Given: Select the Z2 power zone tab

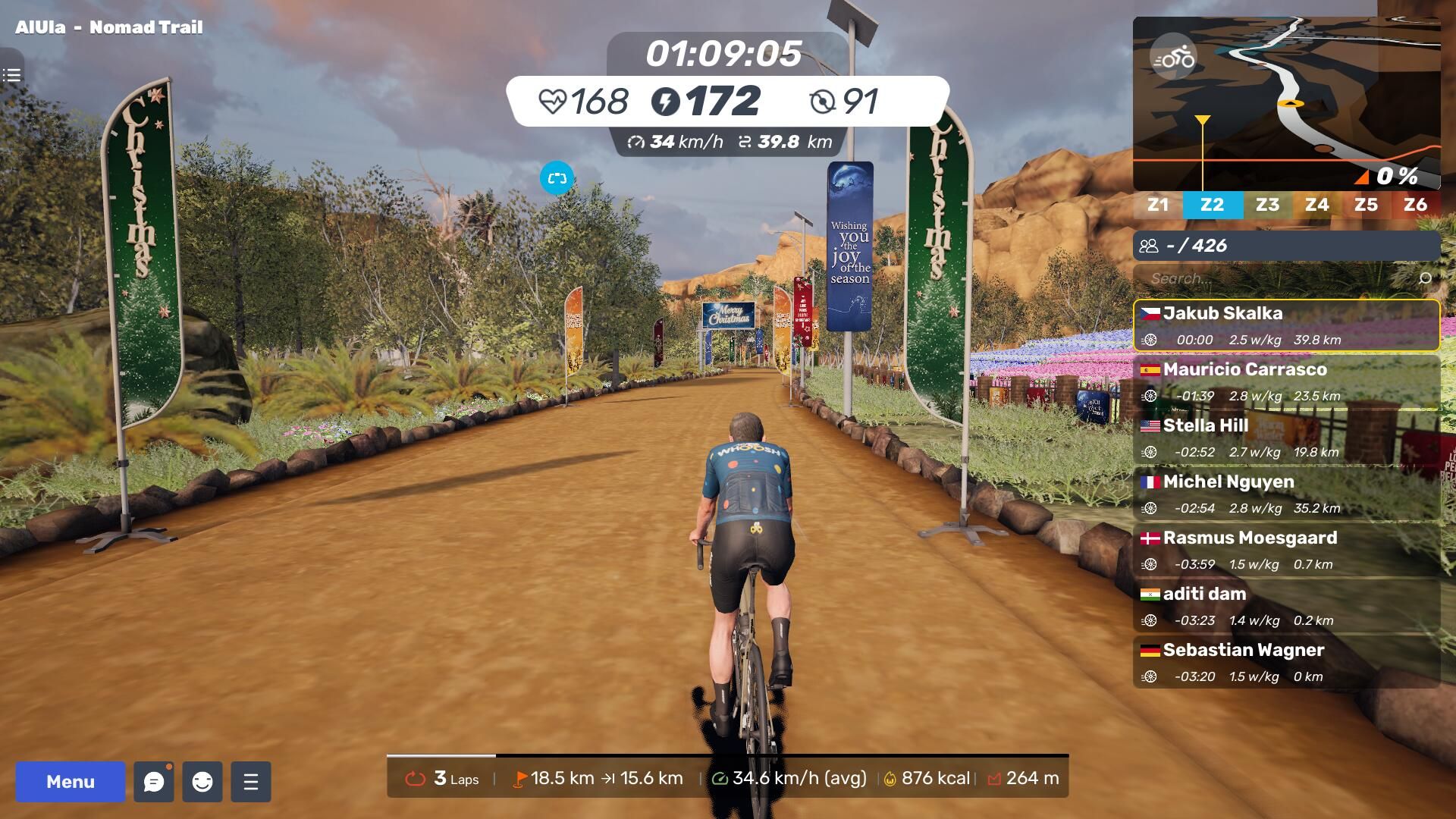Looking at the screenshot, I should coord(1212,205).
